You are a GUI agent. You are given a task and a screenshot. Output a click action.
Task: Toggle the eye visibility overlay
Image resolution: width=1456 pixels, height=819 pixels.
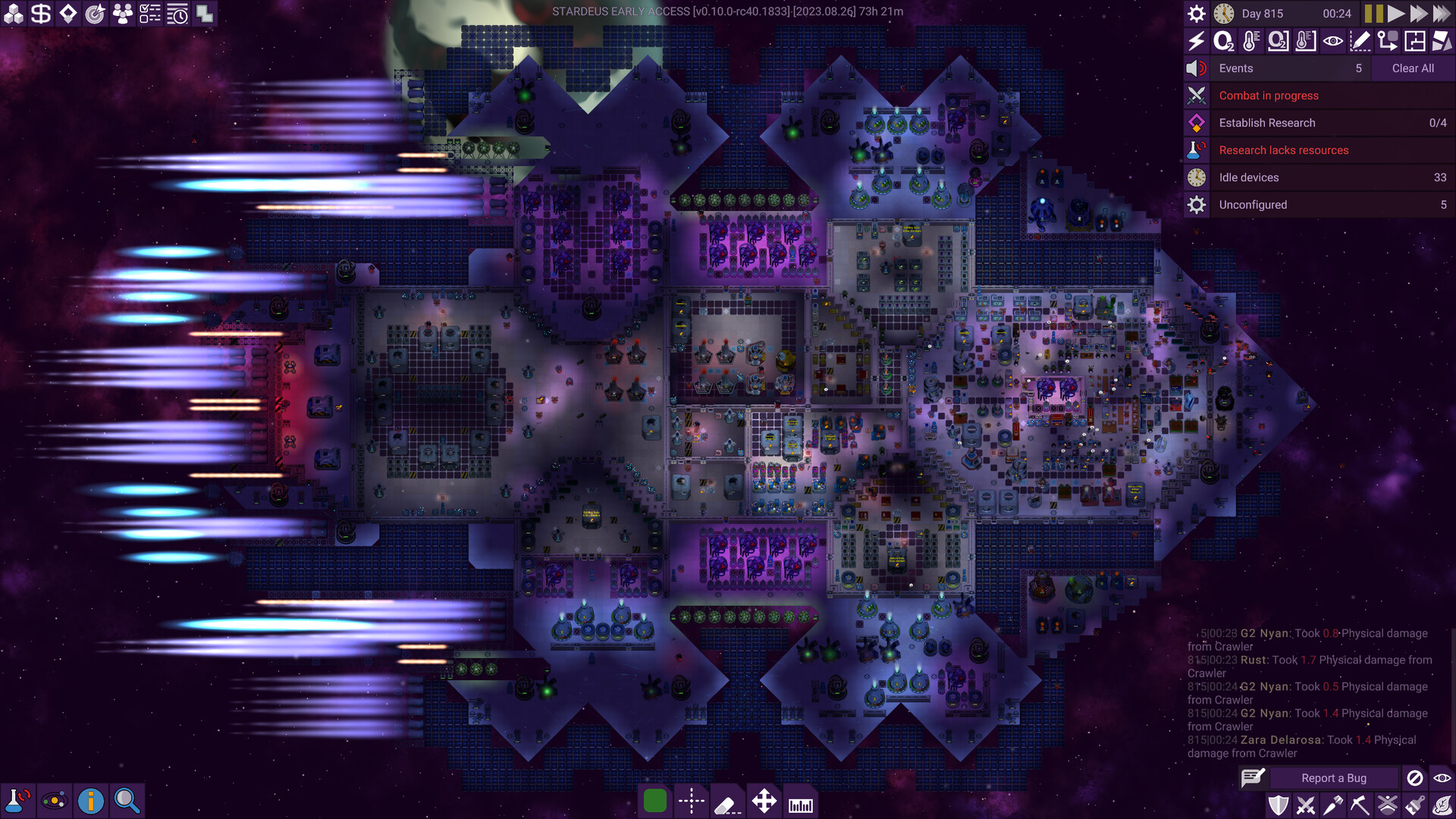tap(1332, 42)
